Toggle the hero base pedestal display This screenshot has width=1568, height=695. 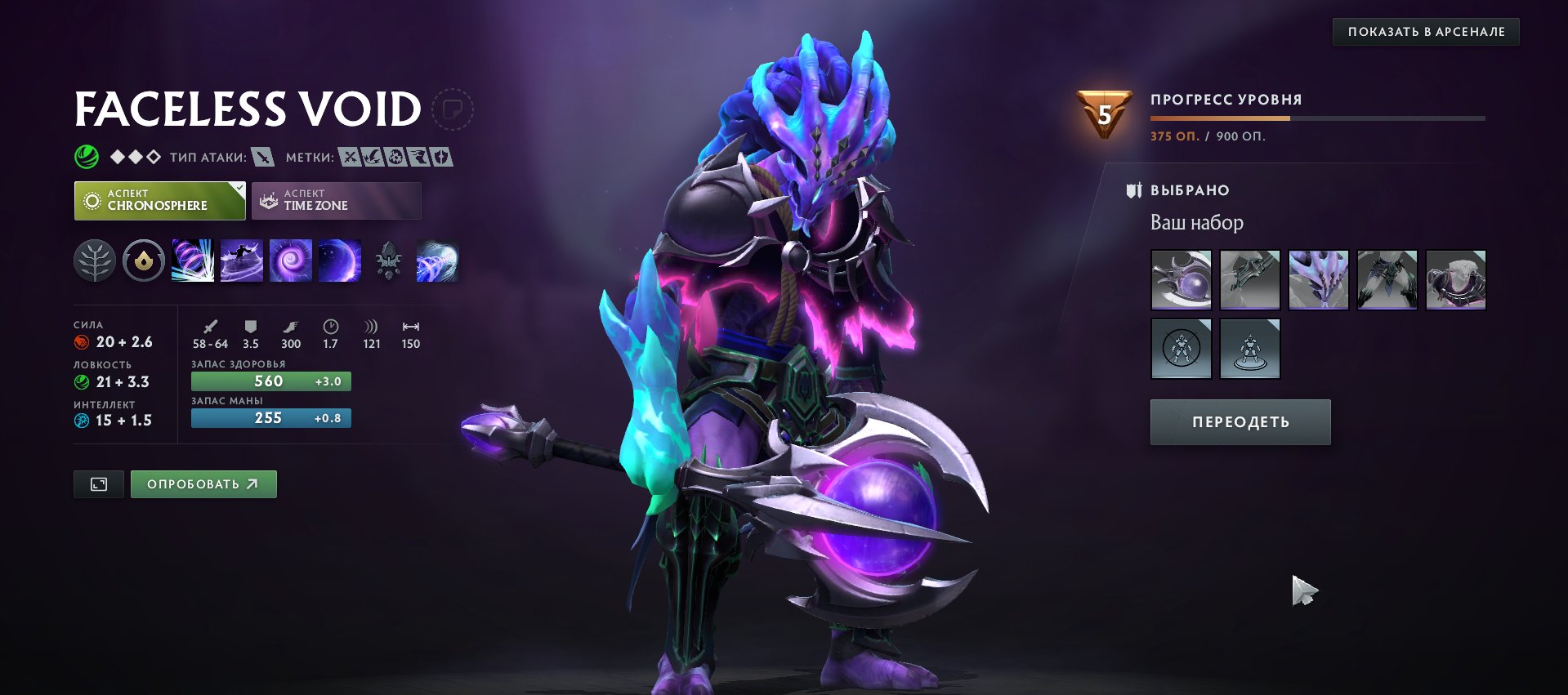click(1249, 347)
